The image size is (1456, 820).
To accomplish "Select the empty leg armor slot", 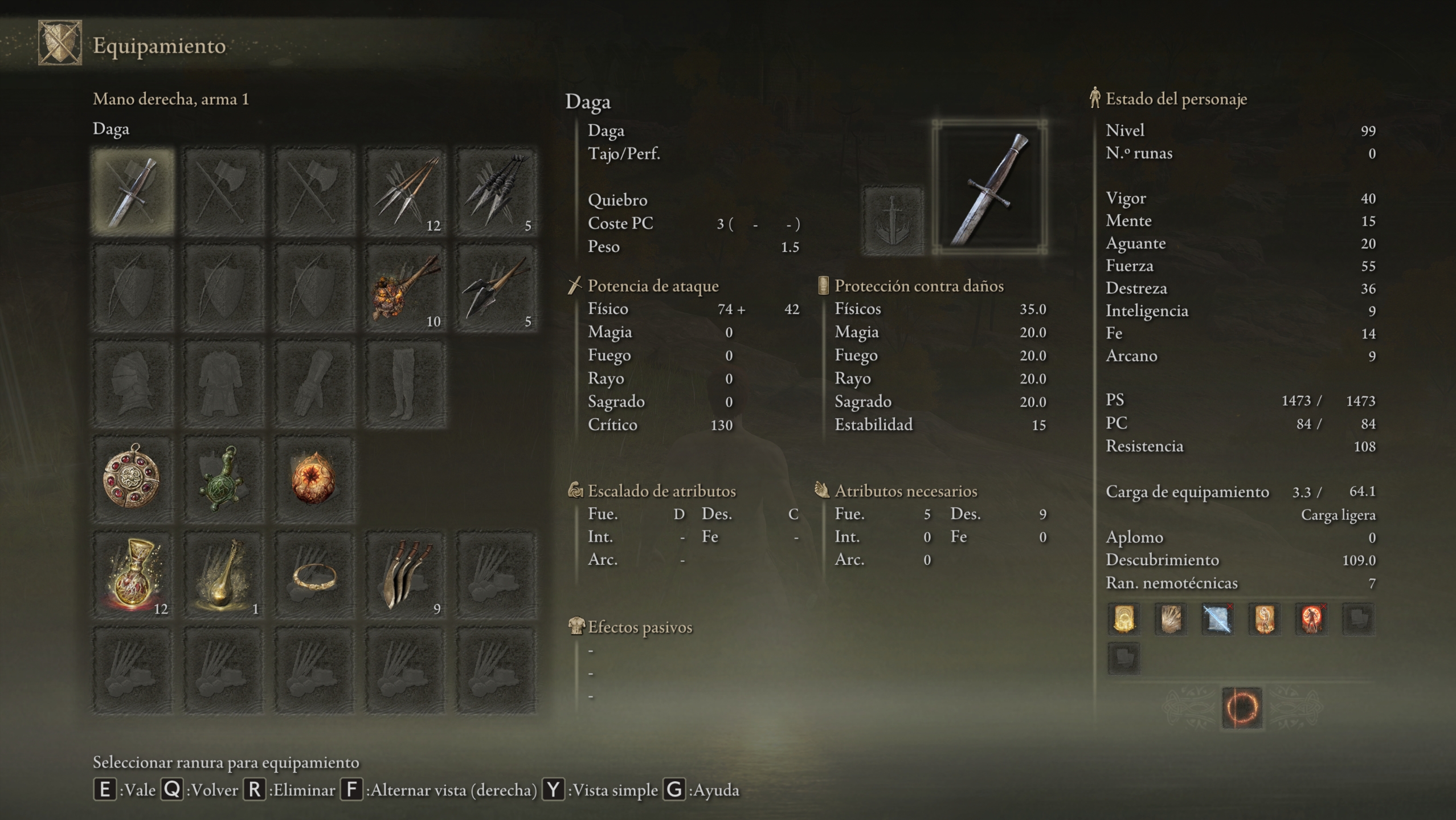I will pos(405,384).
